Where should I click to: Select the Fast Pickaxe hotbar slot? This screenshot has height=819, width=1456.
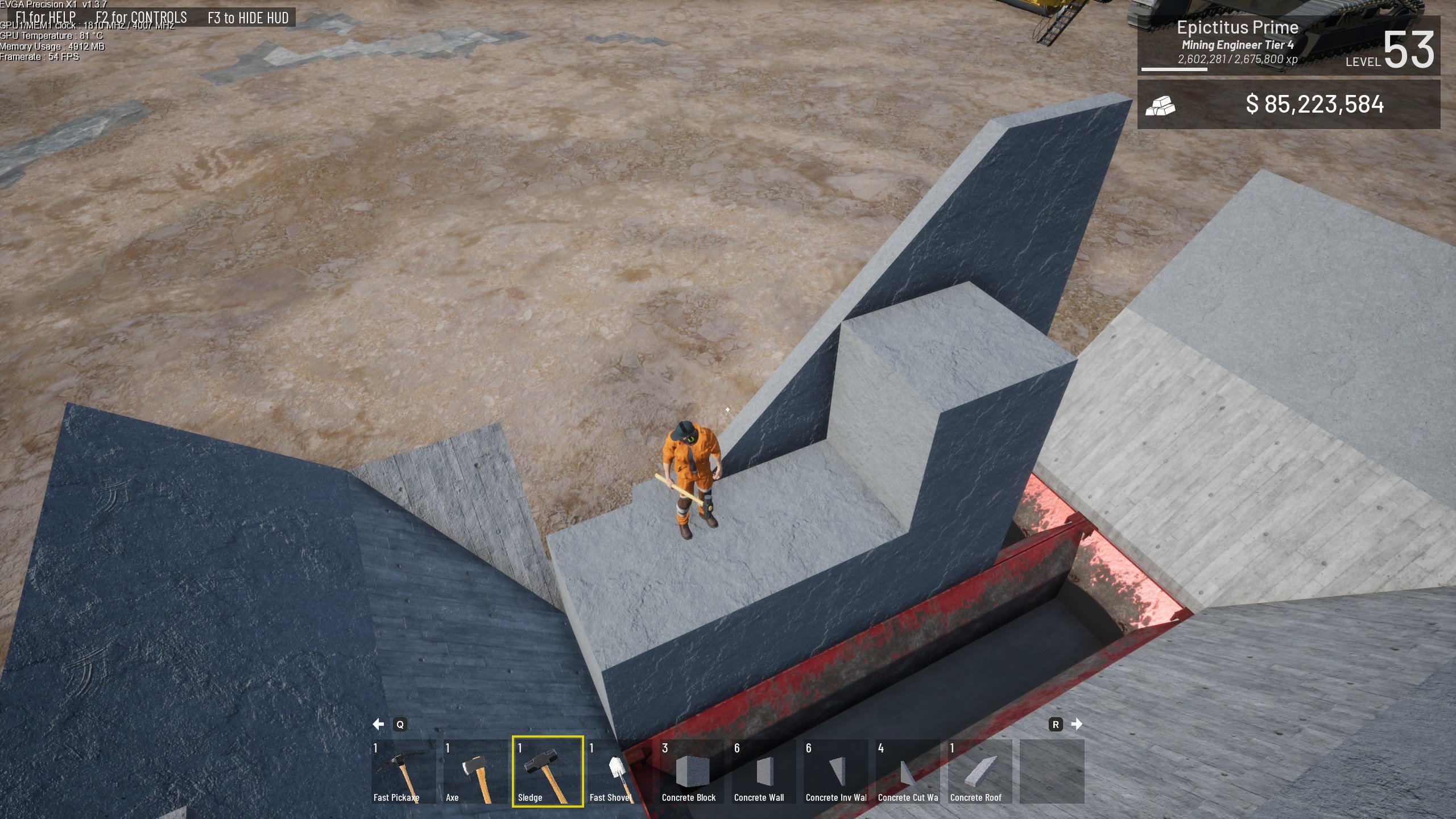(403, 771)
